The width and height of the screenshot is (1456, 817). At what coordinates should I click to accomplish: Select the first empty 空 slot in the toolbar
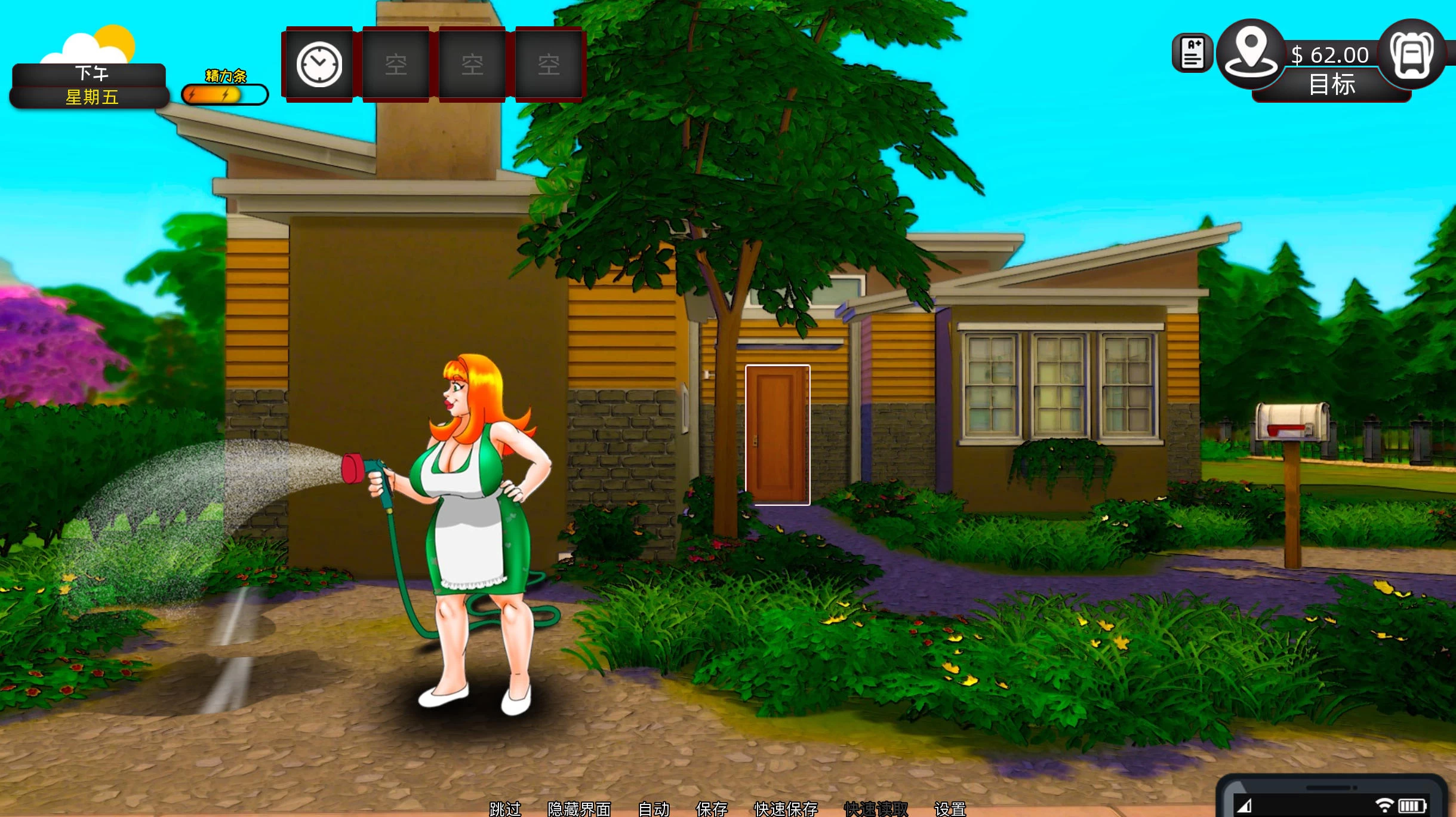pyautogui.click(x=396, y=64)
